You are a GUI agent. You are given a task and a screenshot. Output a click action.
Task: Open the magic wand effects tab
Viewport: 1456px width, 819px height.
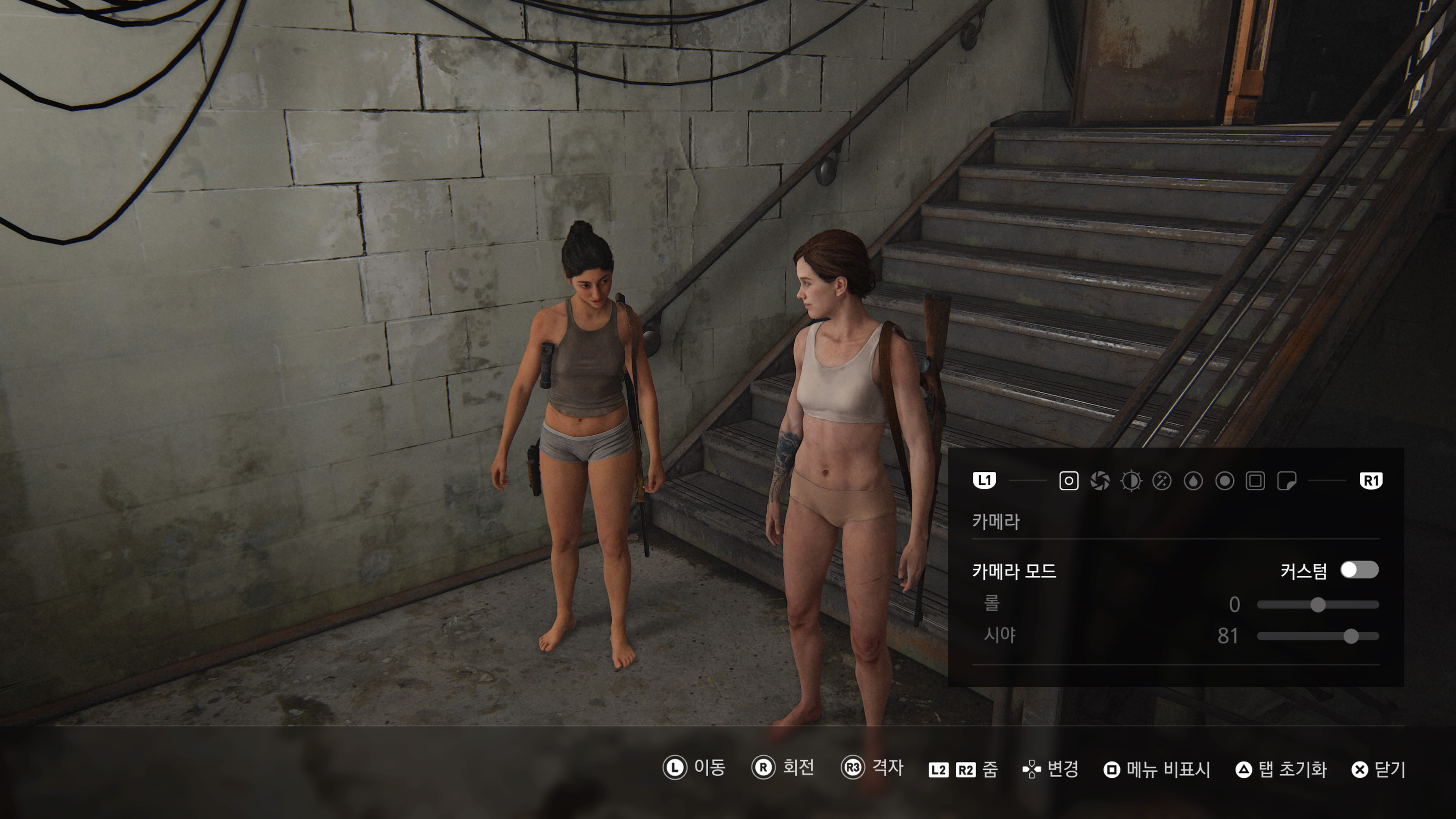(x=1162, y=481)
